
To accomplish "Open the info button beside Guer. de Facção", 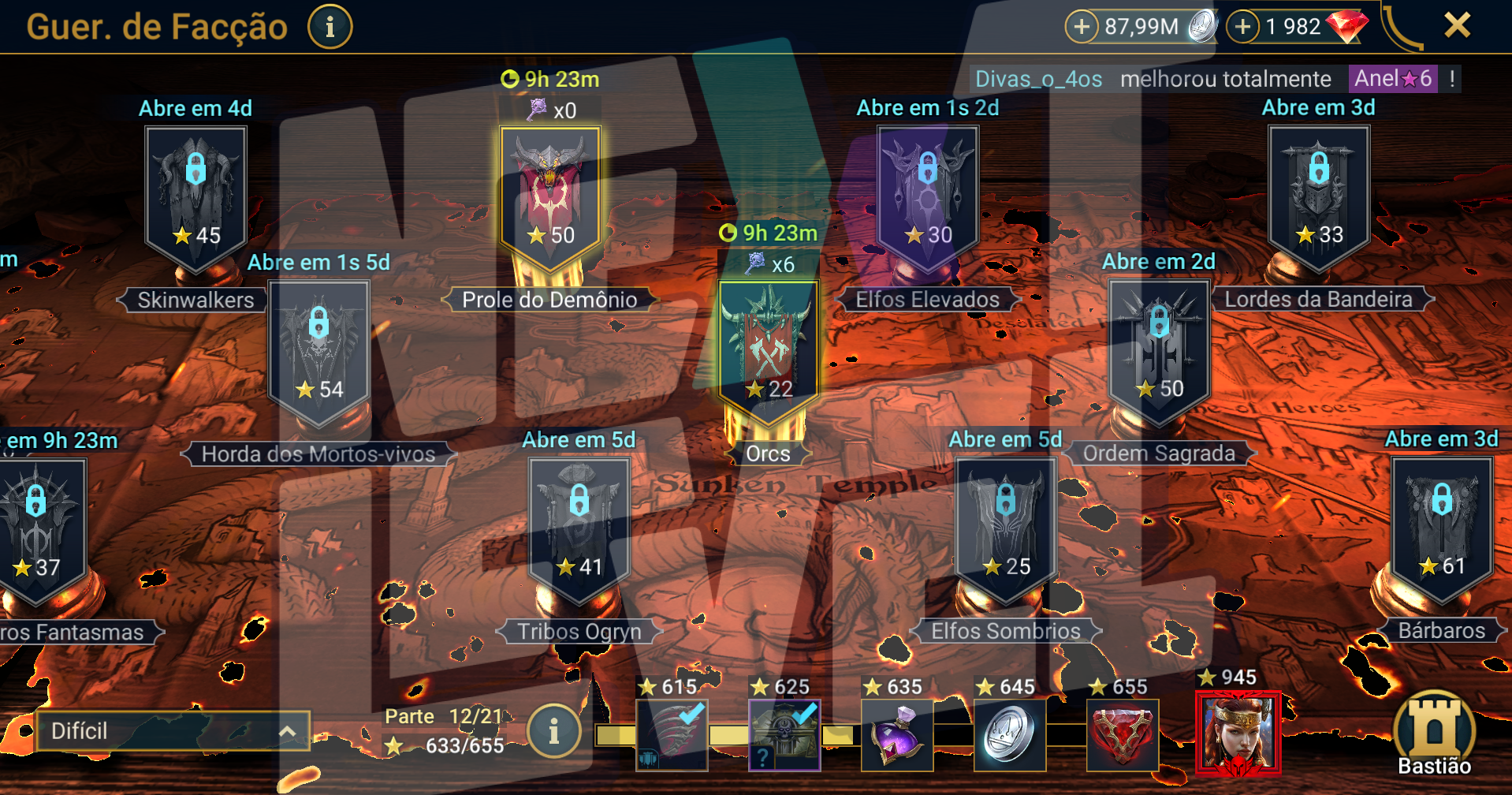I will 330,27.
